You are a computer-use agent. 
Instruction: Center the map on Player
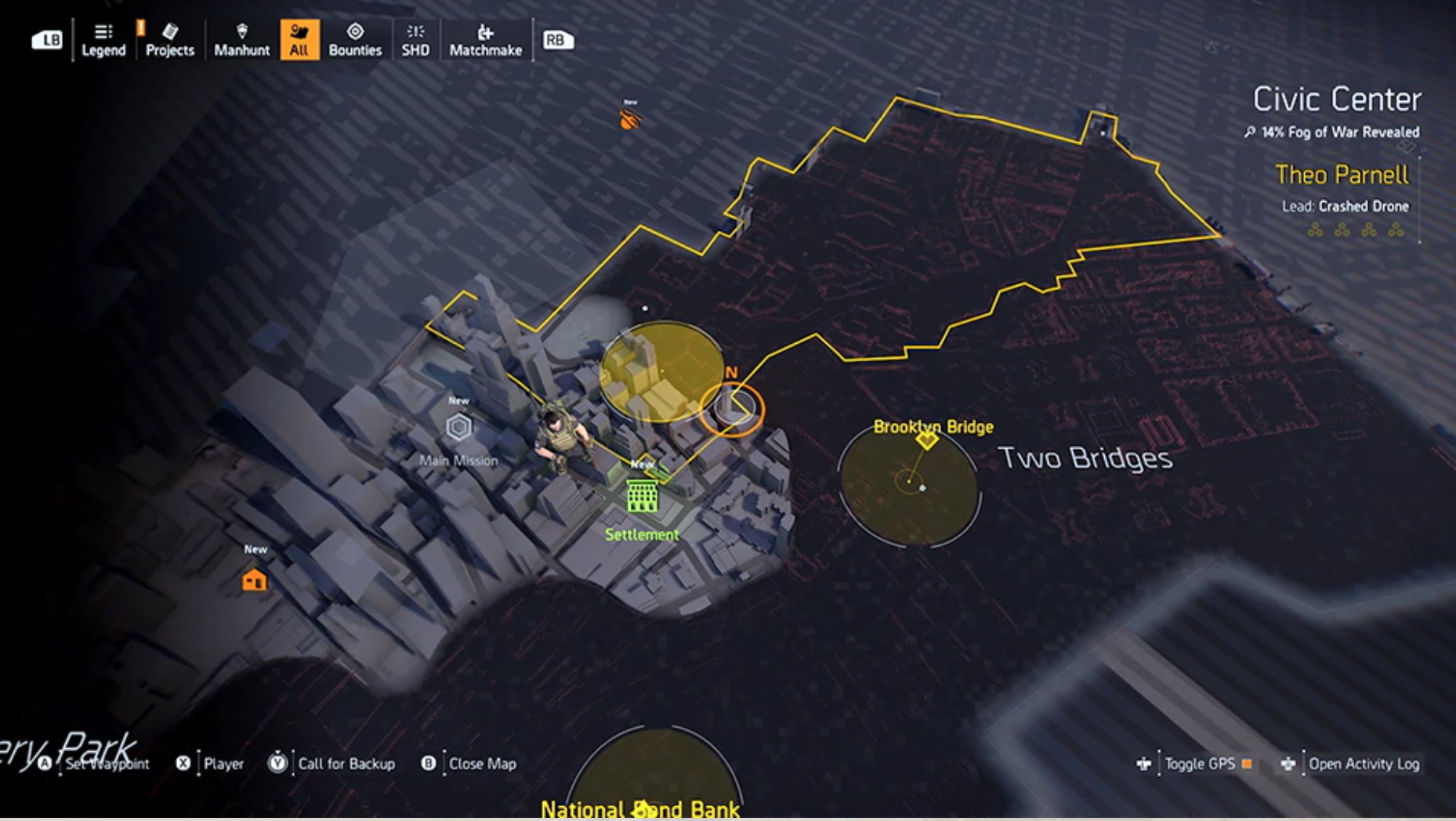coord(223,764)
